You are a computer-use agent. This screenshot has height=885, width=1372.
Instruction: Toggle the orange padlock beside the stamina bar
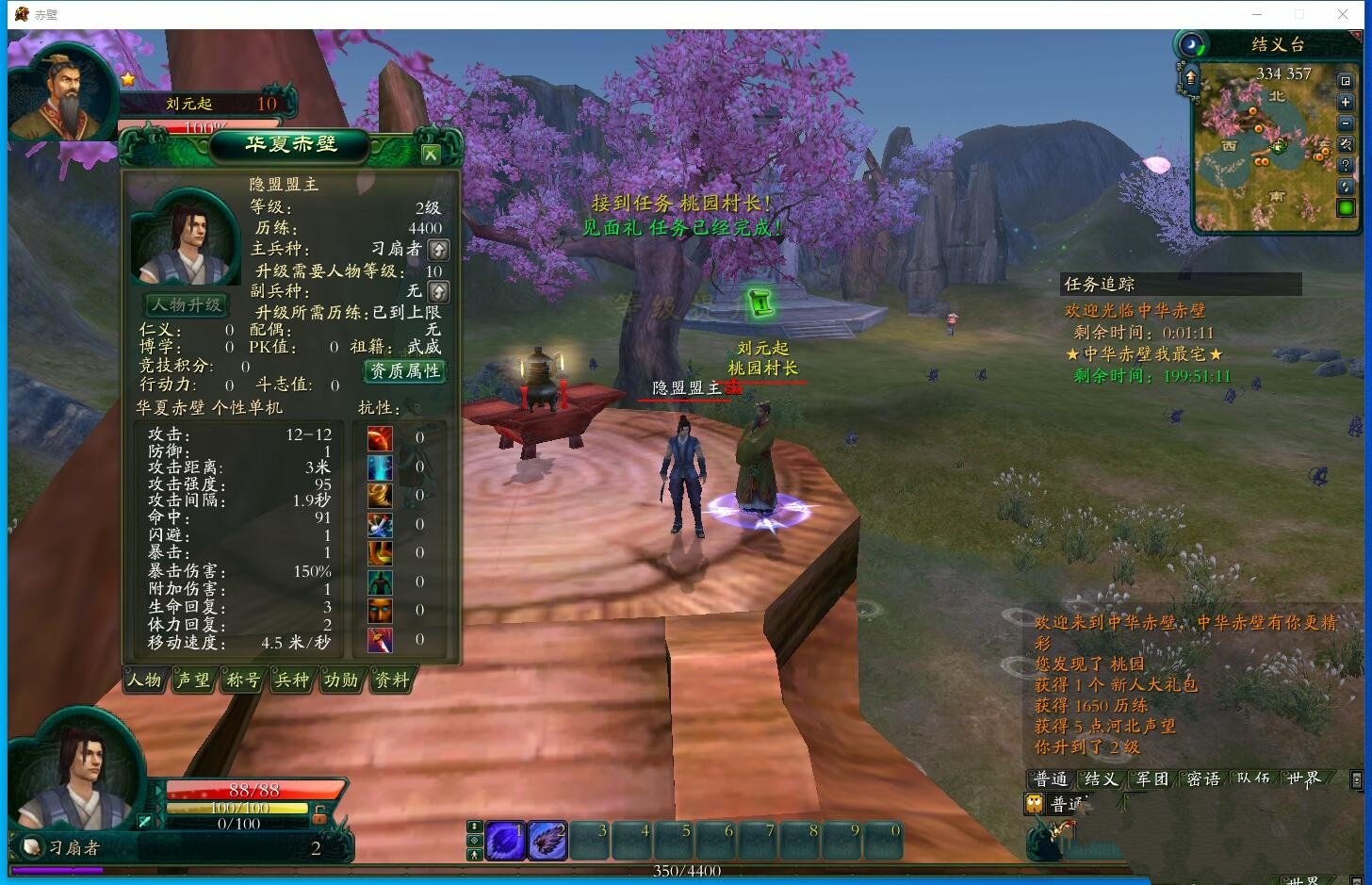coord(320,812)
